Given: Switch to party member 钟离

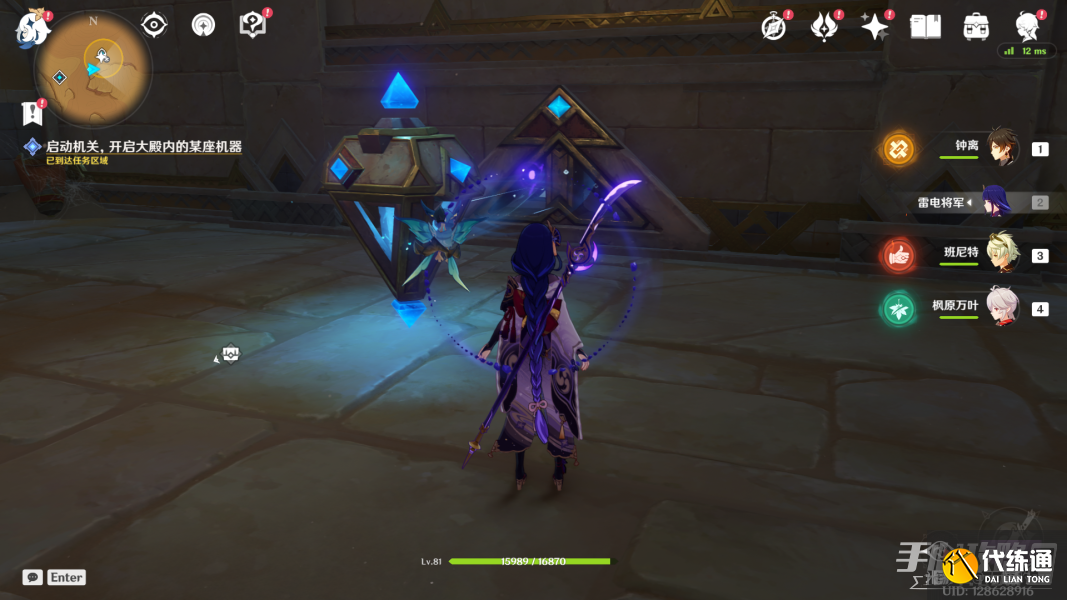Looking at the screenshot, I should (1002, 147).
